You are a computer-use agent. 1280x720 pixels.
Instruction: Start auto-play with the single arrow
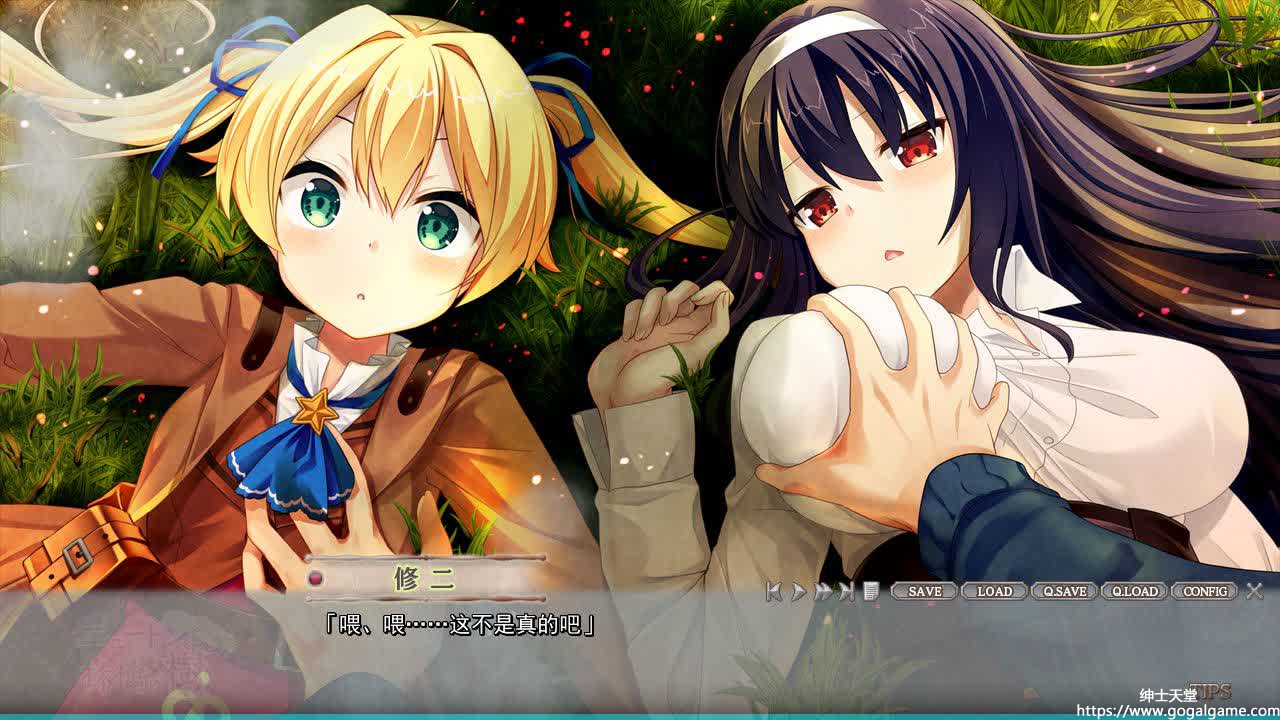click(798, 591)
